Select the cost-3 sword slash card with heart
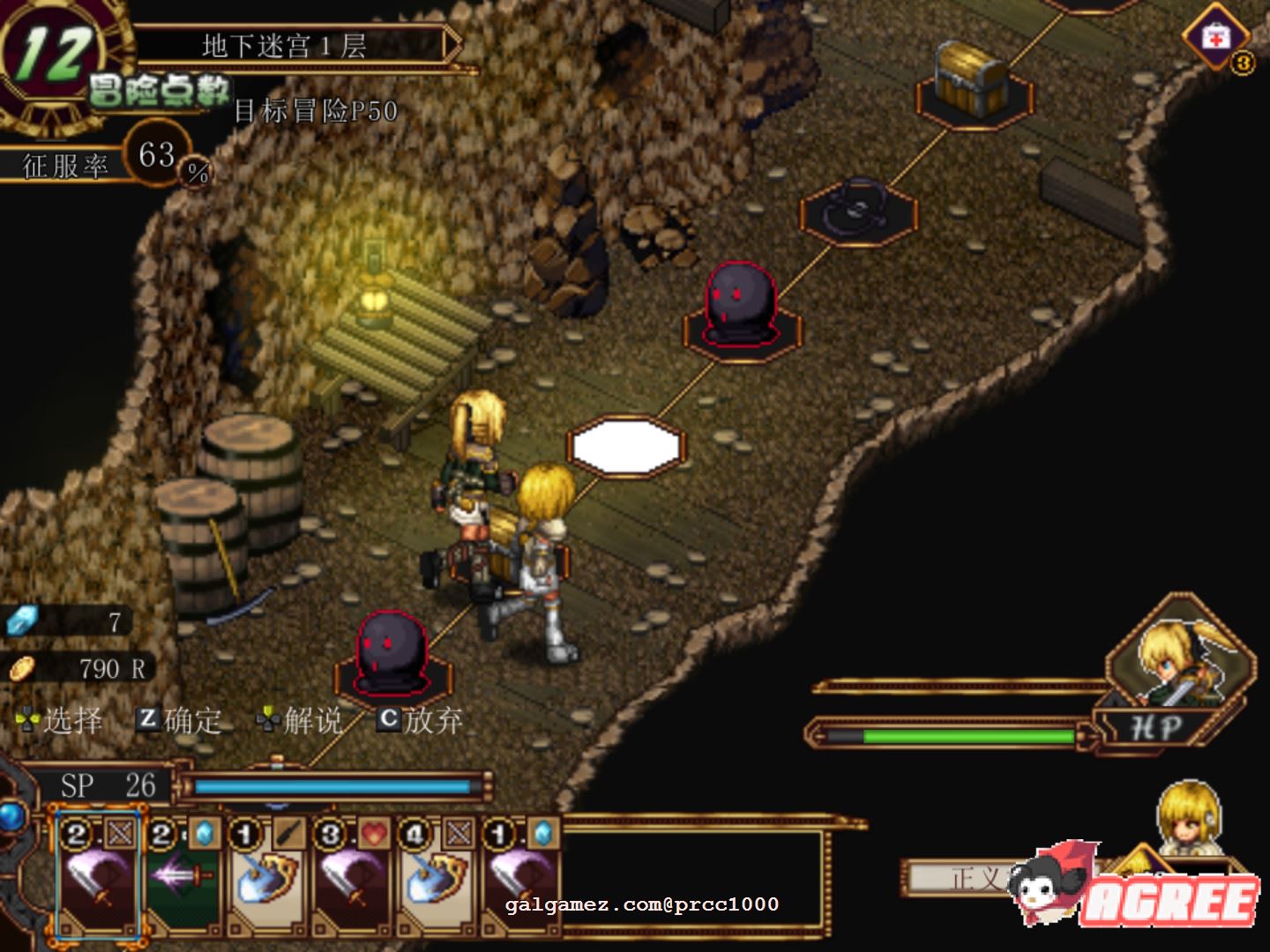 (352, 875)
